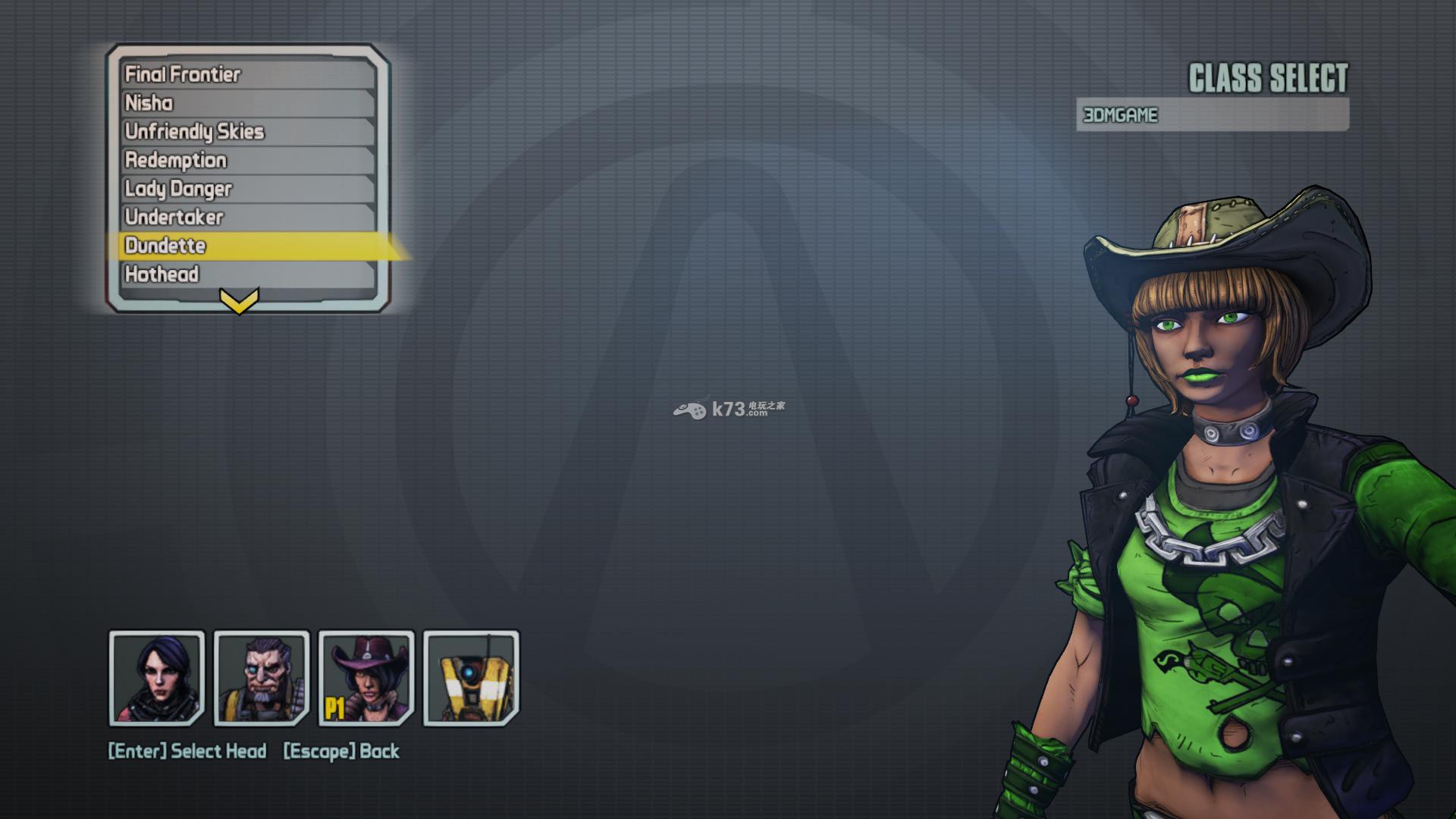The image size is (1456, 819).
Task: Pick the Unfriendly Skies head entry
Action: pos(249,131)
